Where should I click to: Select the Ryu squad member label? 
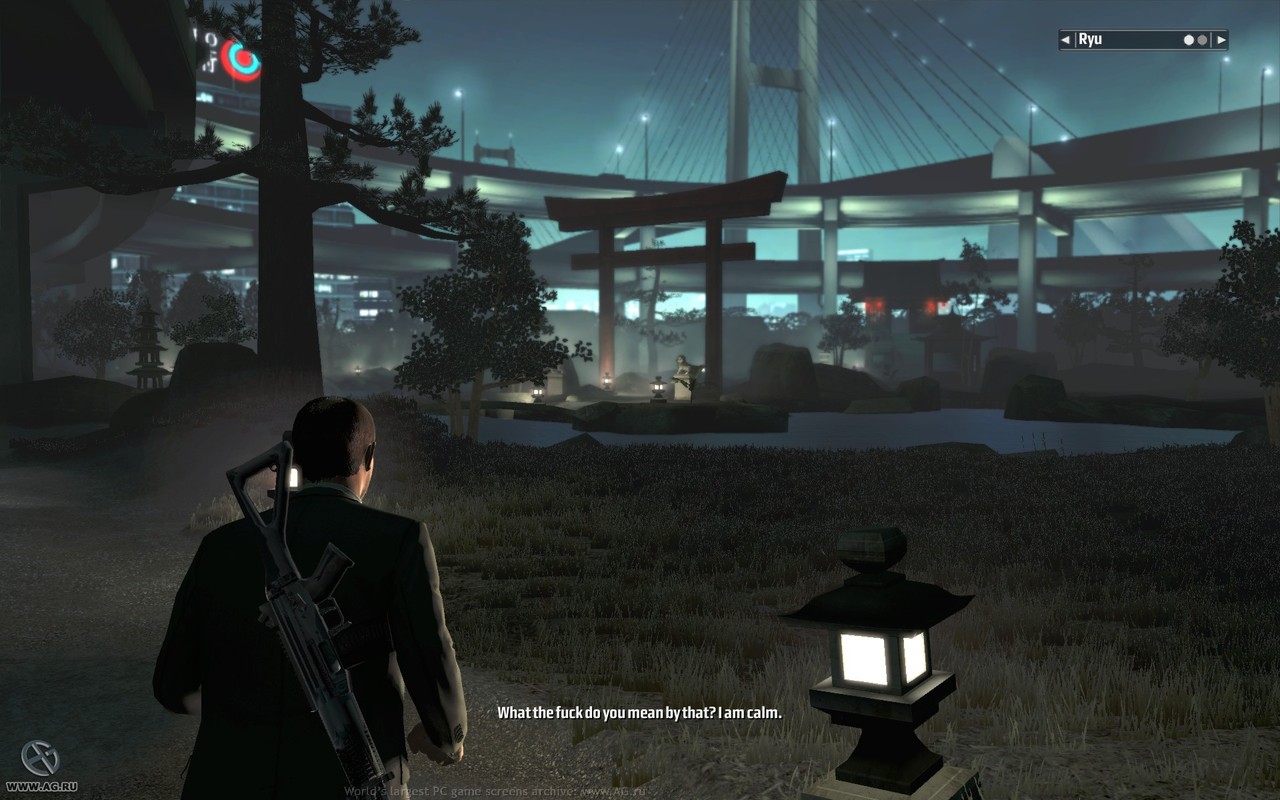point(1090,40)
